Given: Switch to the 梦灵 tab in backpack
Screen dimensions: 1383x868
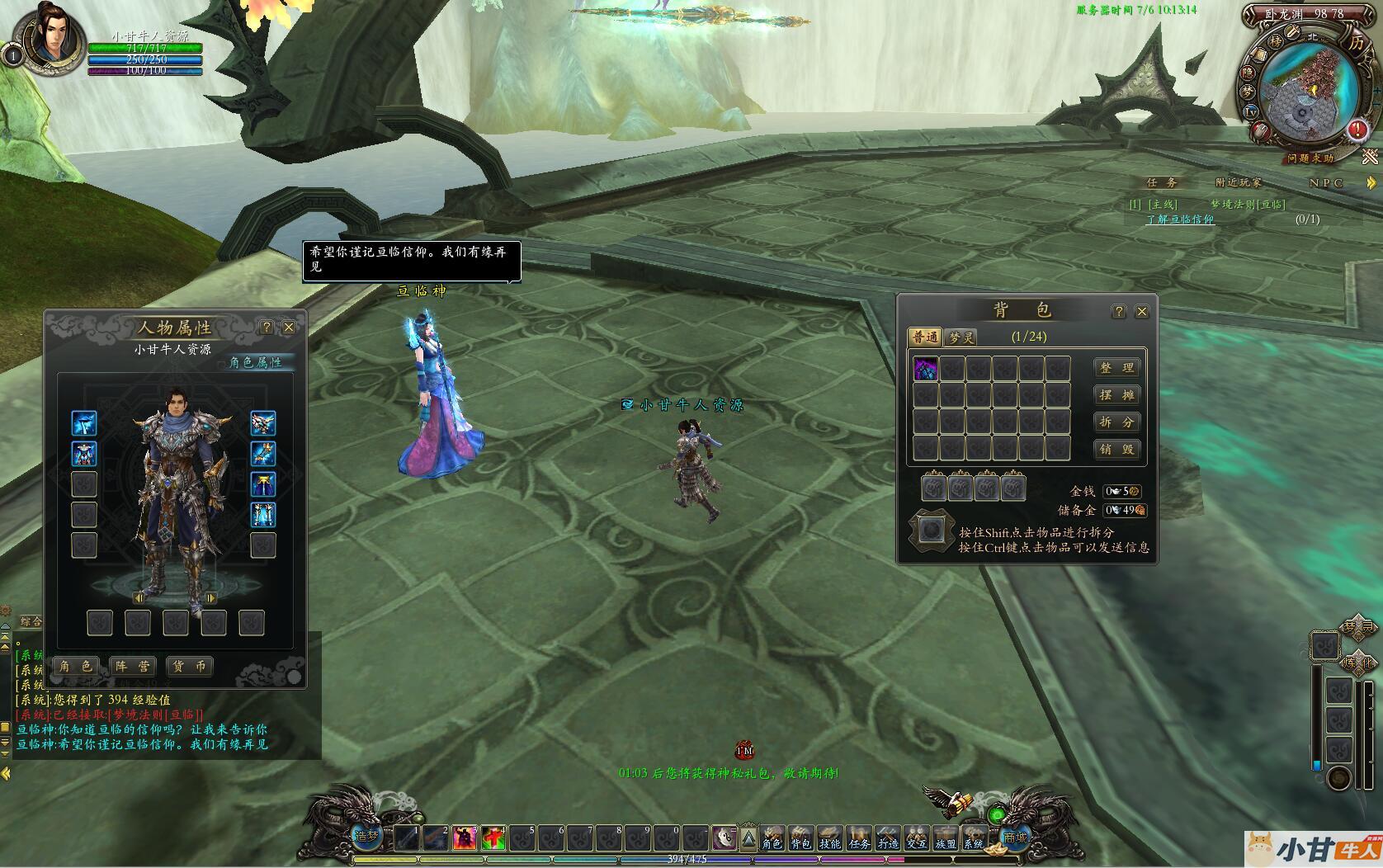Looking at the screenshot, I should tap(961, 337).
